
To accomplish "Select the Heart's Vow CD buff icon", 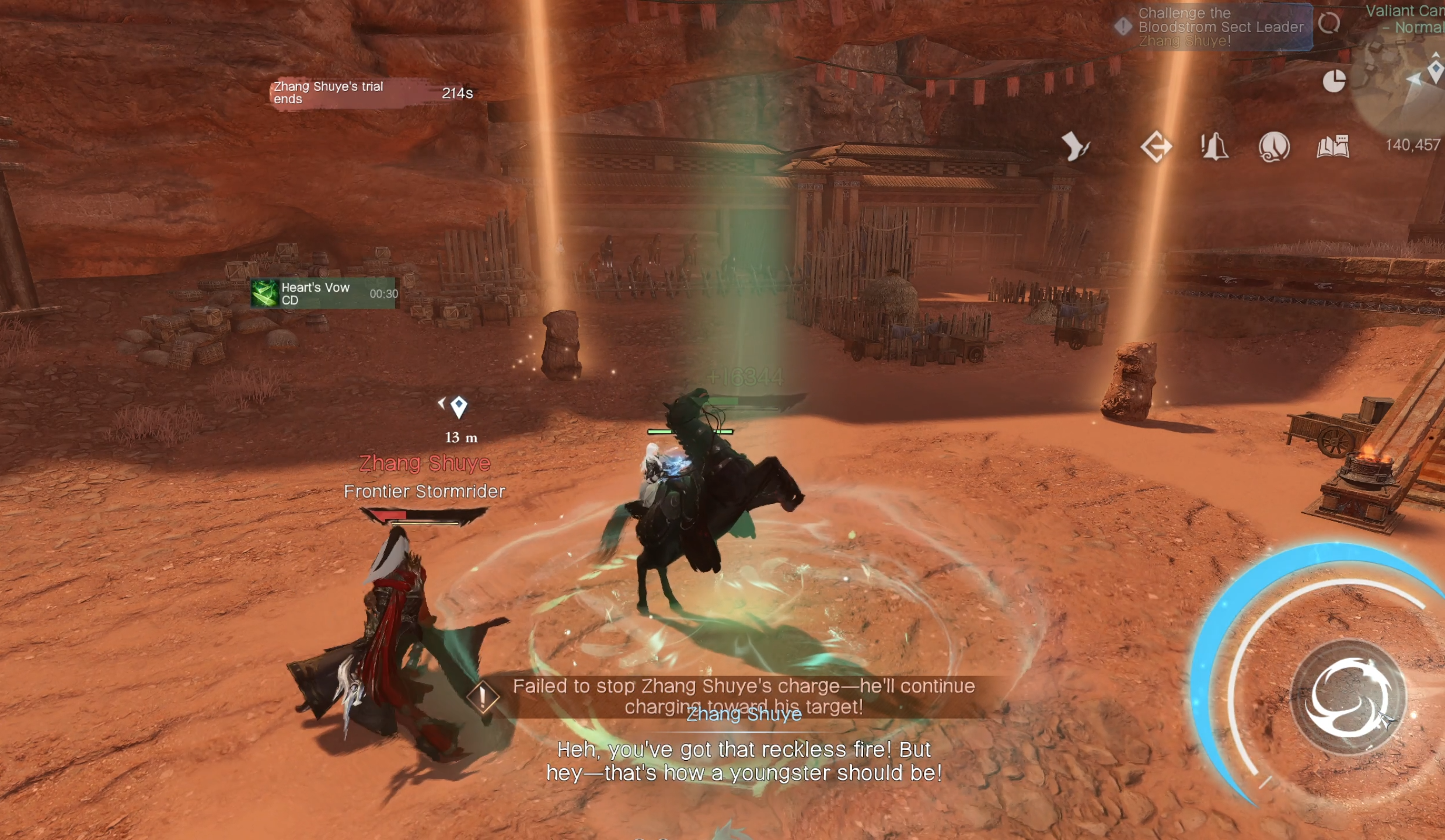I will click(264, 293).
